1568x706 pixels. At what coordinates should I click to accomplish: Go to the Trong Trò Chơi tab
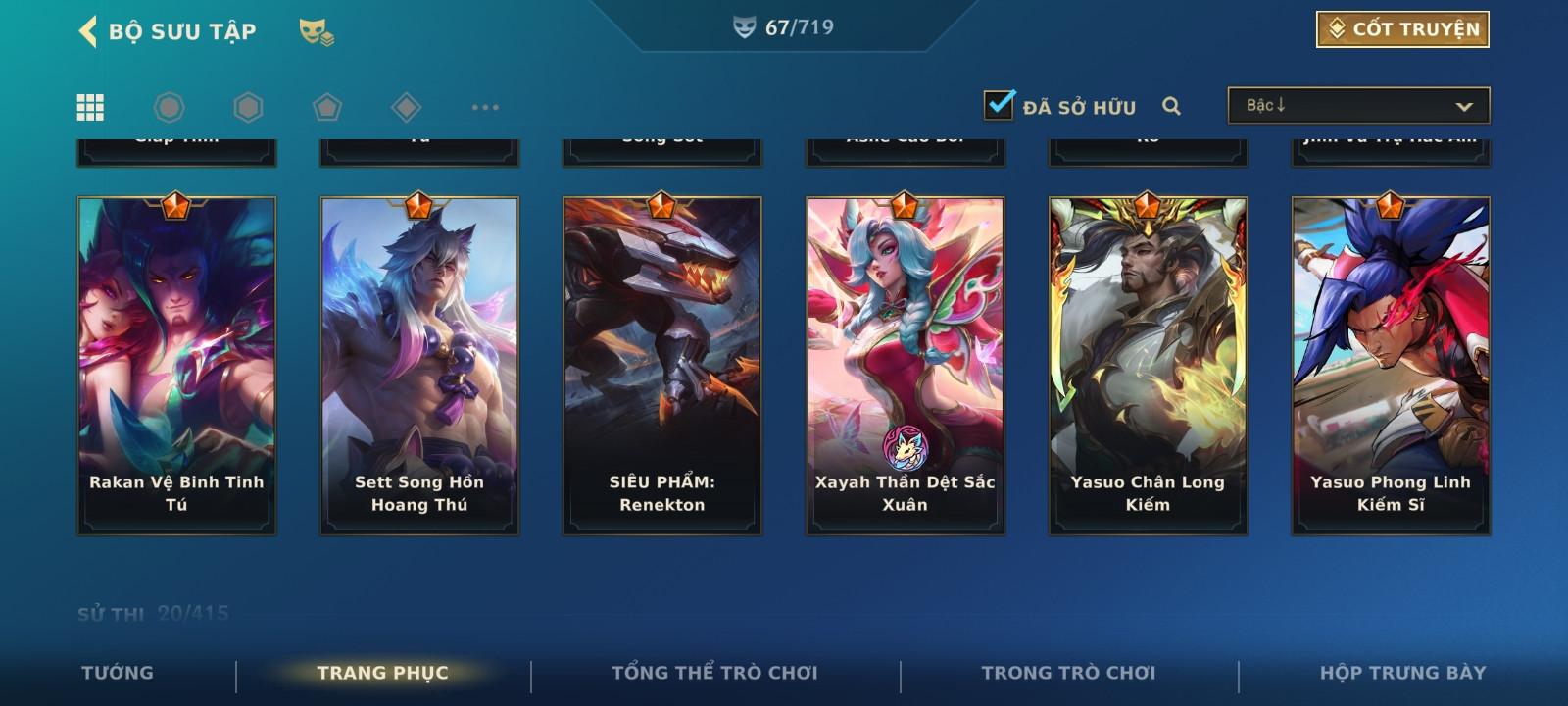[x=1068, y=673]
